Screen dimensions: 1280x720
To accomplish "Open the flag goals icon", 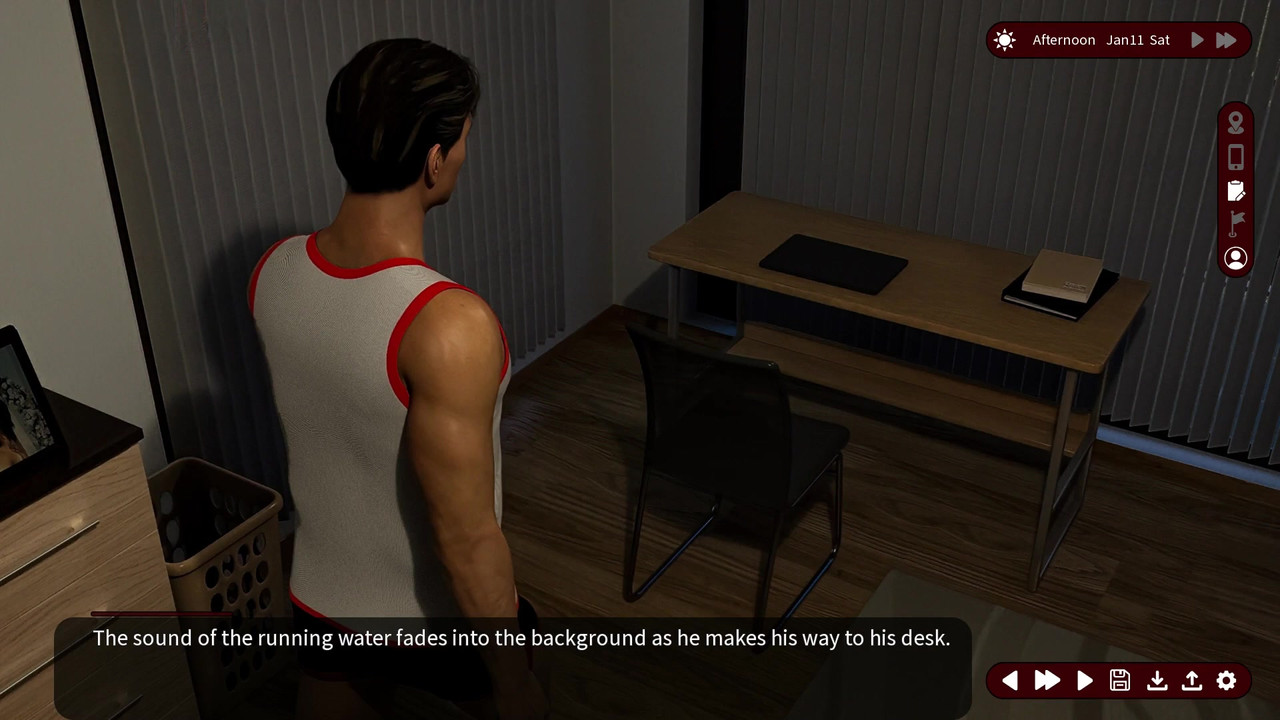I will (1236, 223).
